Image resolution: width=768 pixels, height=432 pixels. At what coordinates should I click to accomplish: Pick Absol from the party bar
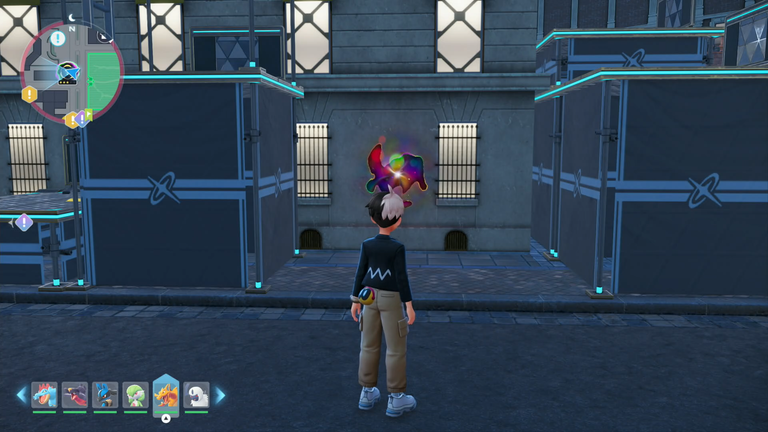point(197,395)
